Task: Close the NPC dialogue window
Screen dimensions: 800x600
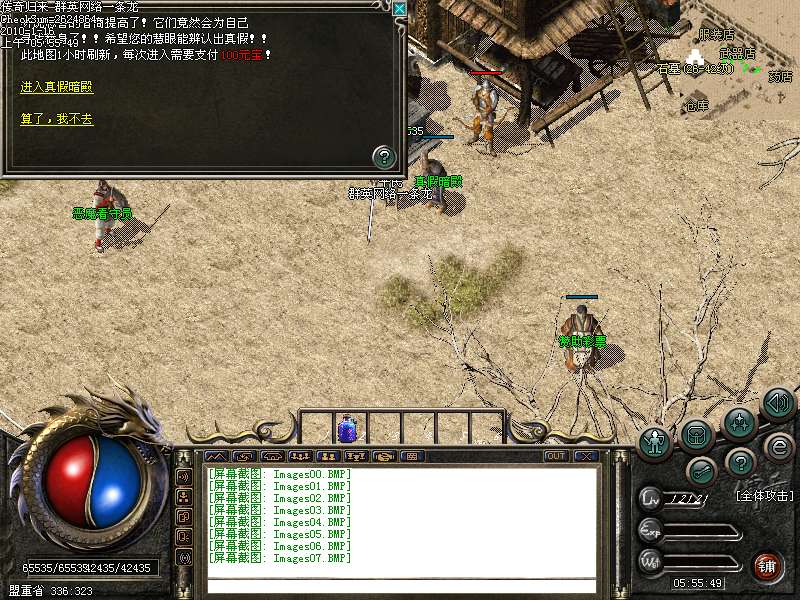Action: pos(399,9)
